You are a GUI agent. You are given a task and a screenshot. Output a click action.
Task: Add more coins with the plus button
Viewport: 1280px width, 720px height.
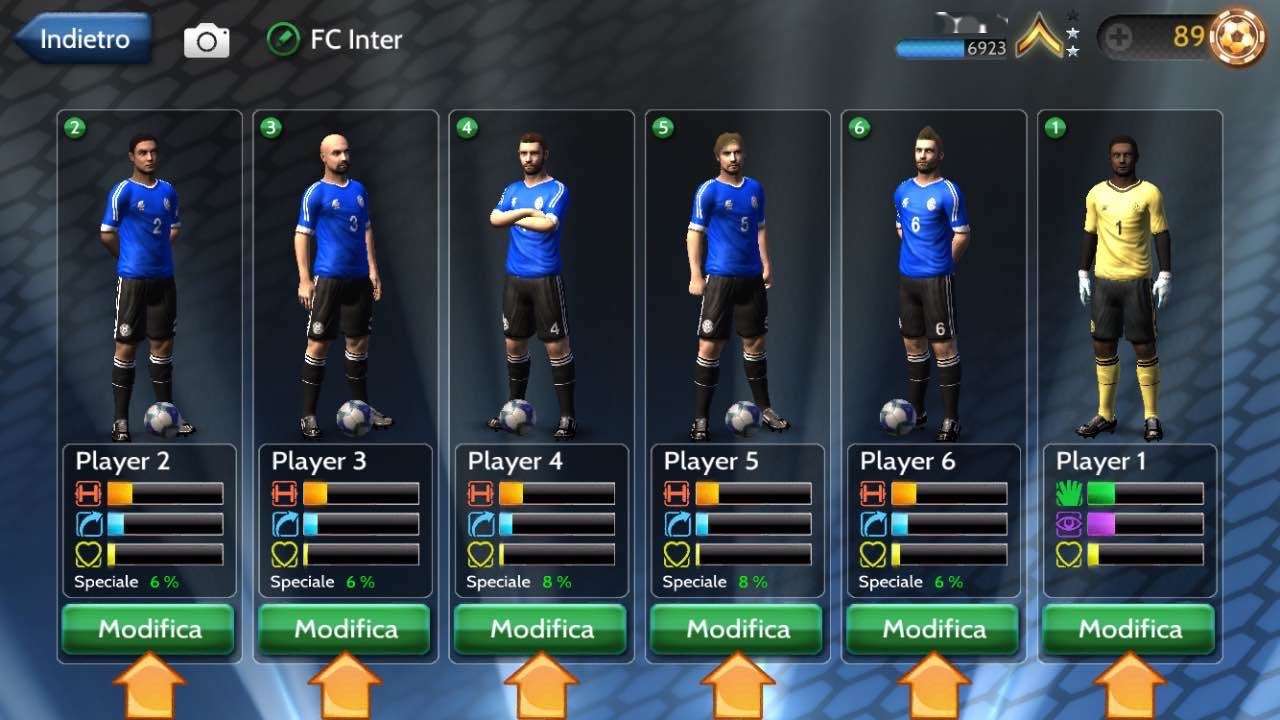1120,39
